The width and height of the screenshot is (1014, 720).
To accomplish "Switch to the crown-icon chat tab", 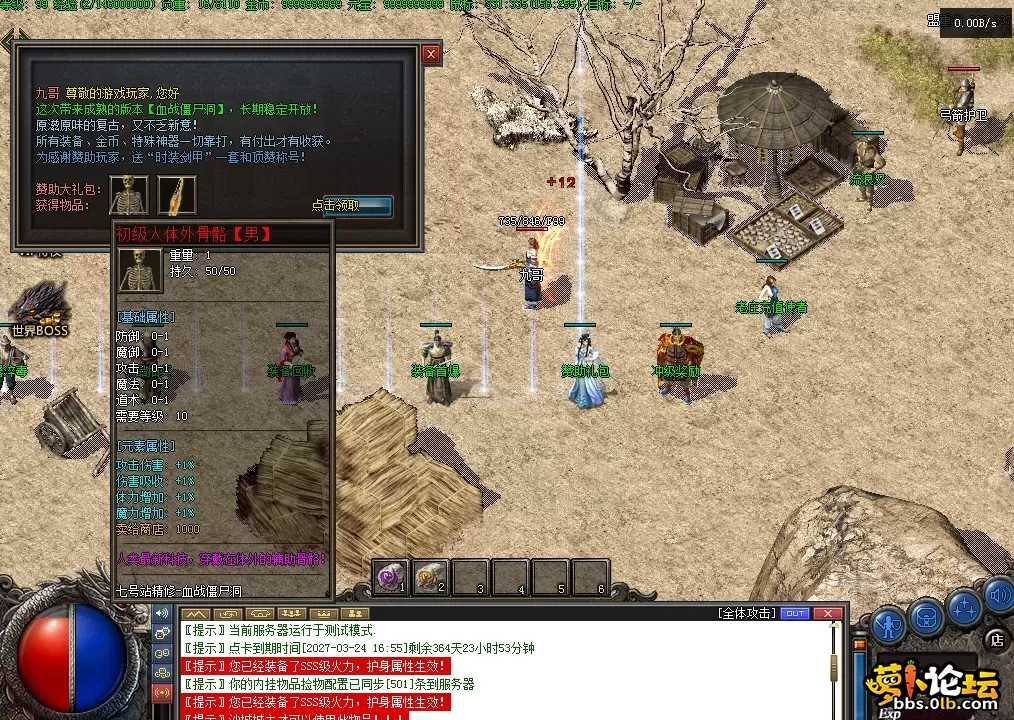I will coord(322,613).
